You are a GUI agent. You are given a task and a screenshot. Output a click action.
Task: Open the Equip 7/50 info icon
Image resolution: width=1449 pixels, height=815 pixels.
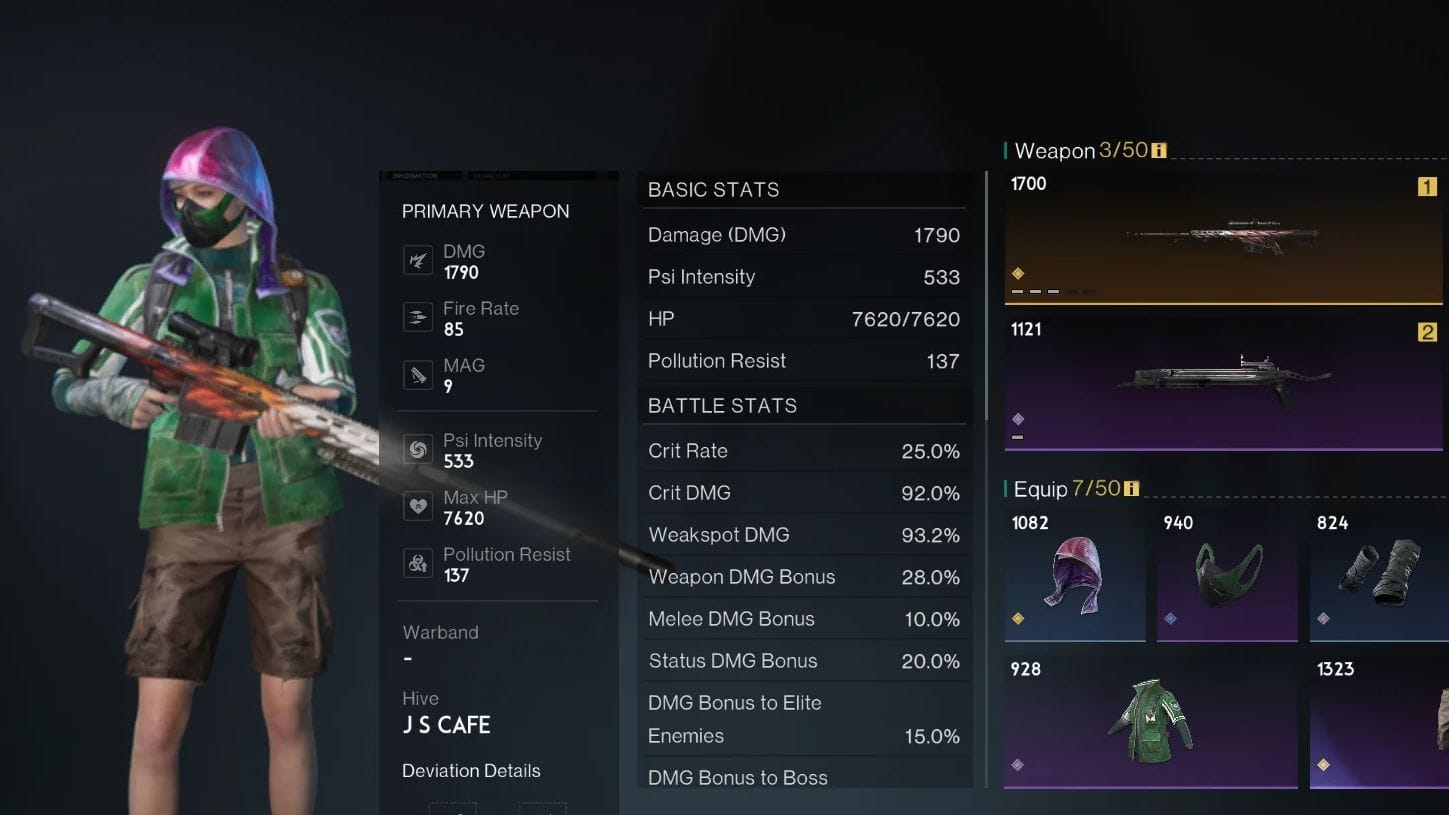(1130, 489)
